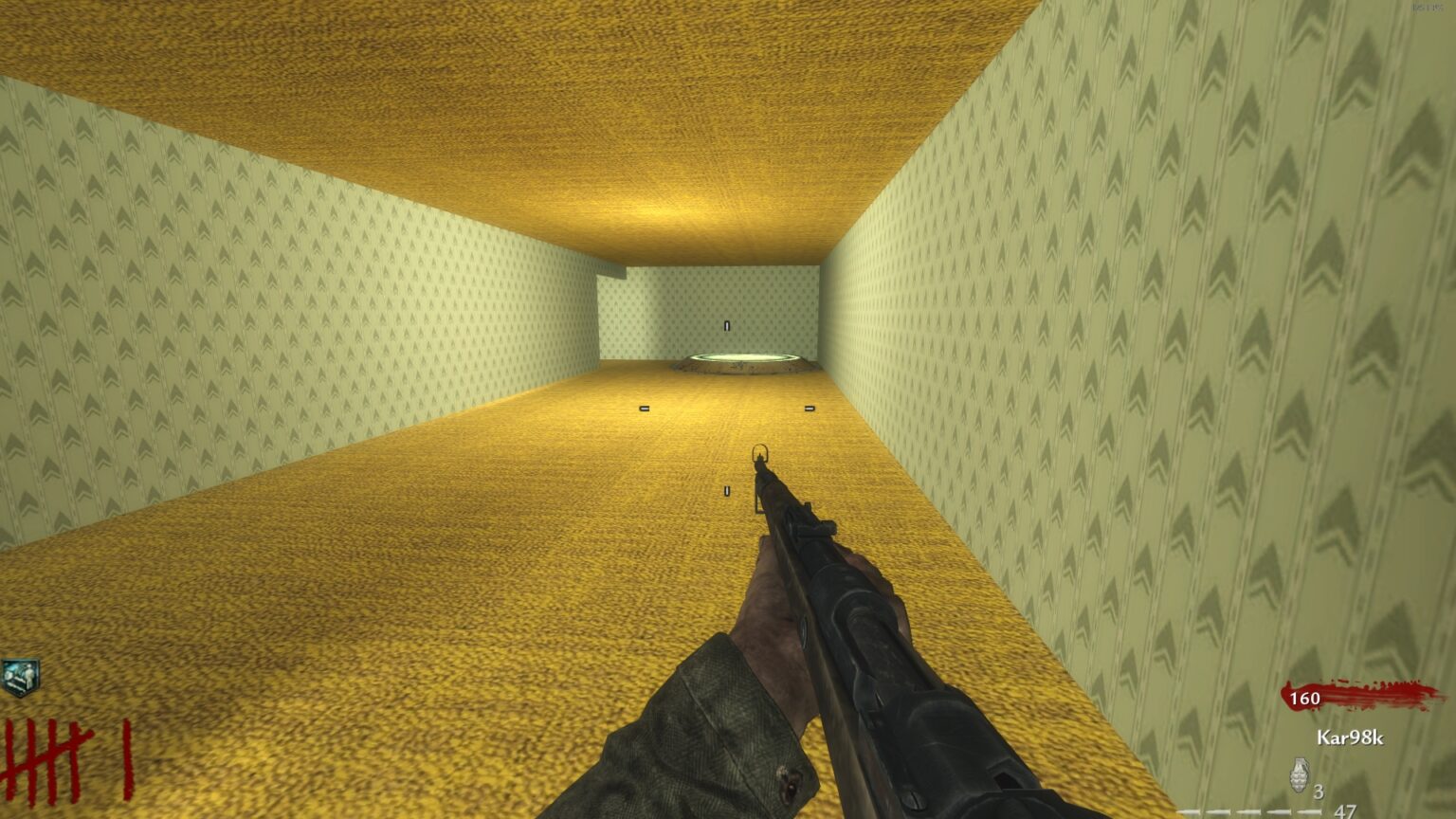Select the bullet pickup left of the rifle sight
Viewport: 1456px width, 819px height.
tap(645, 409)
